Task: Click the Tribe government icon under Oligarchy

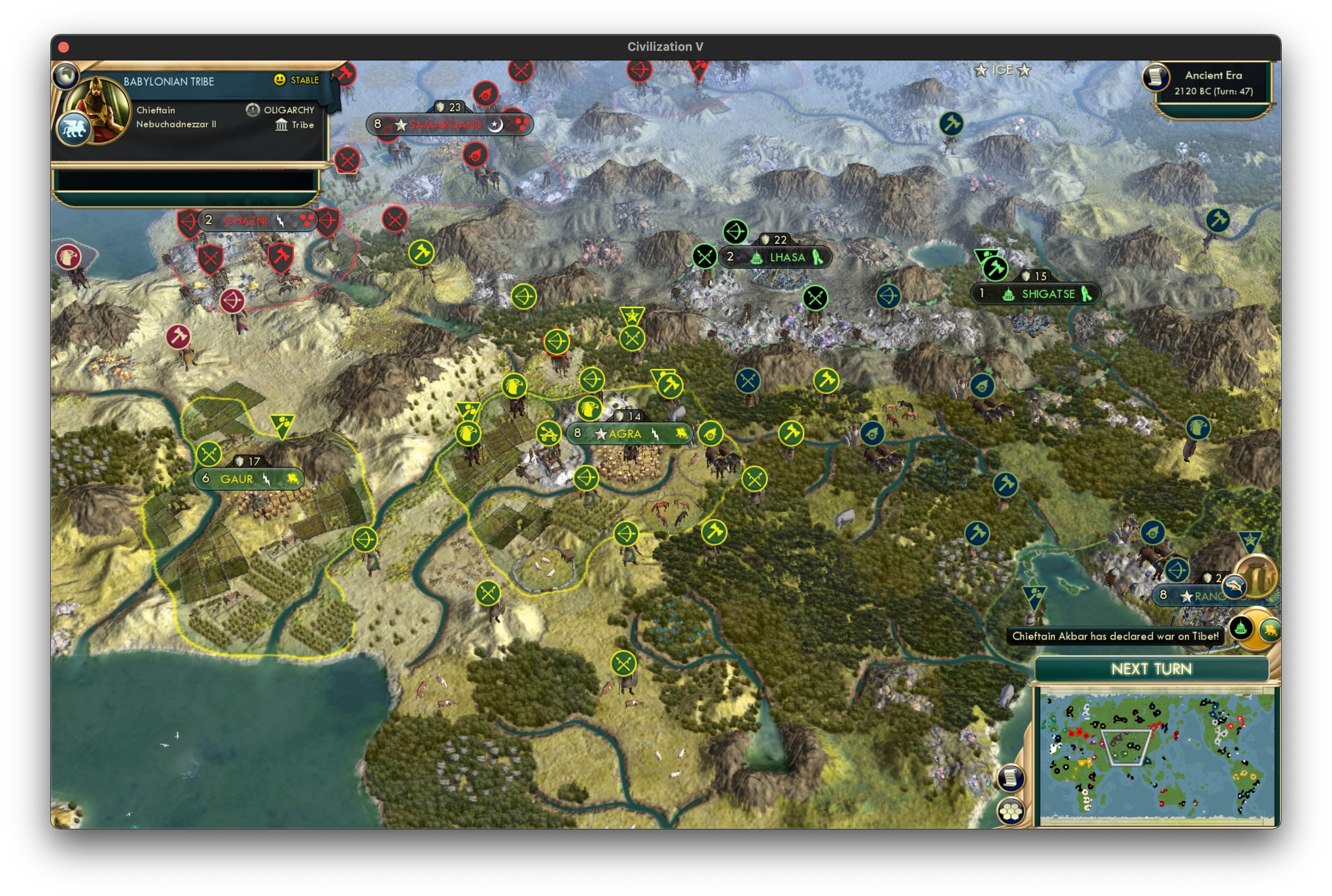Action: [x=282, y=125]
